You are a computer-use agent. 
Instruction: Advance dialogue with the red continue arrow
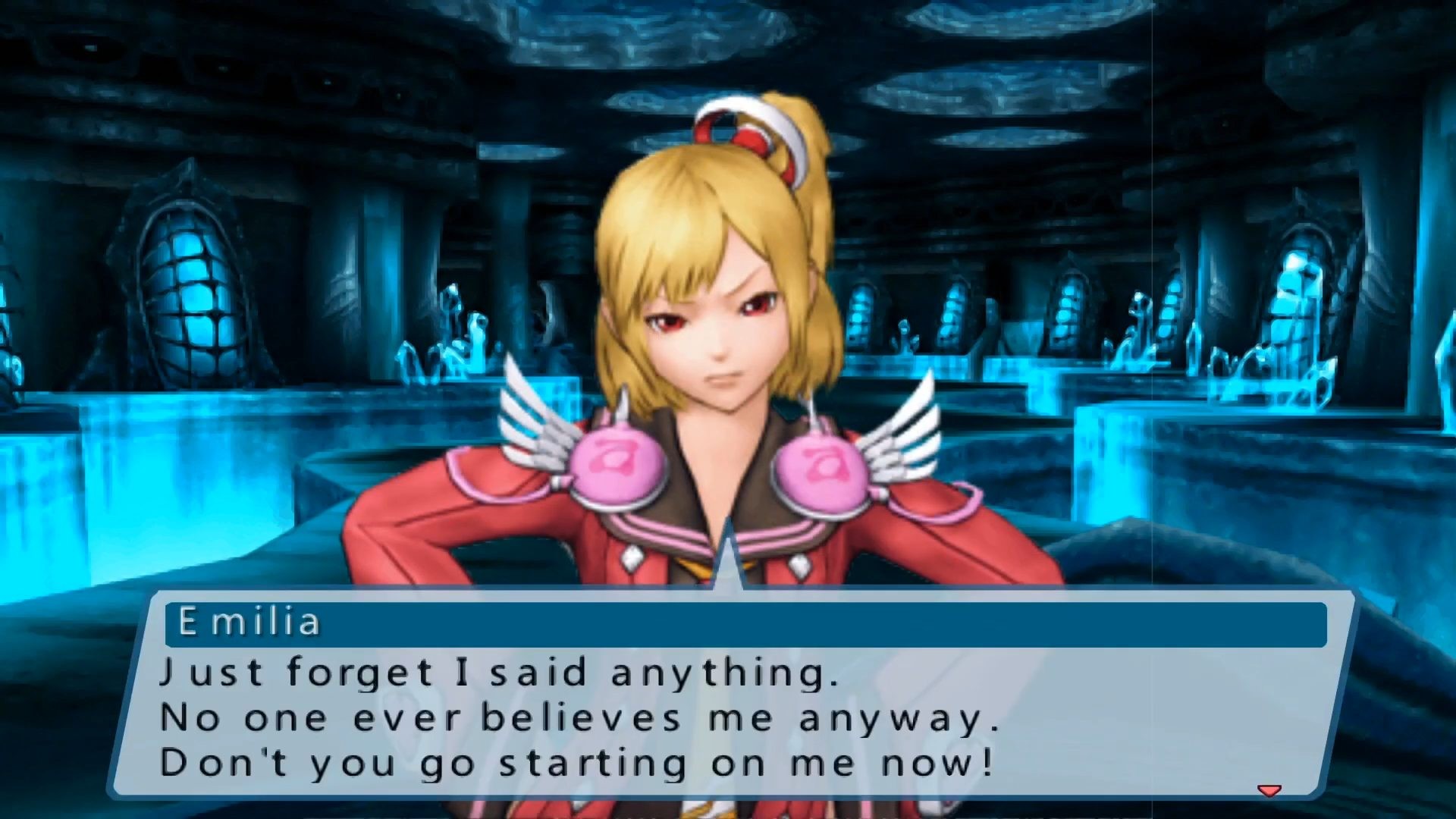(1269, 791)
